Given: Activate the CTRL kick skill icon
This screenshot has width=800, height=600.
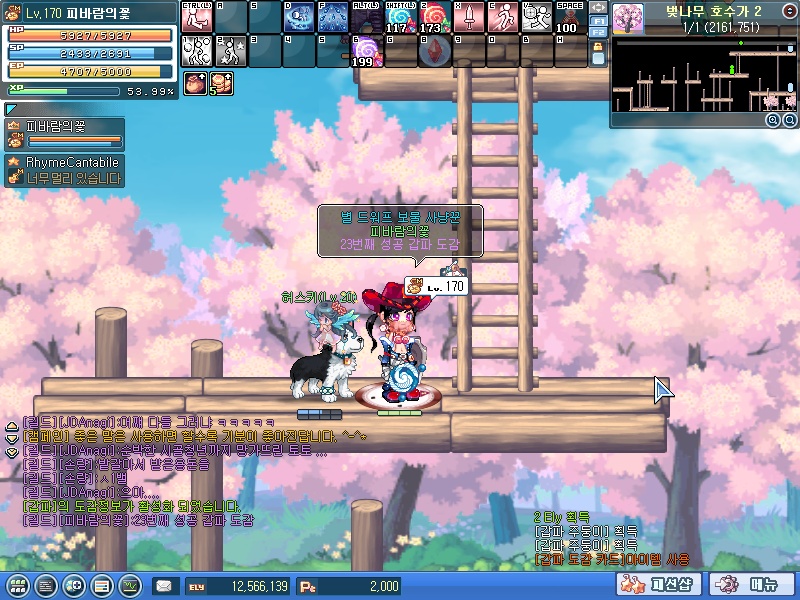Looking at the screenshot, I should (196, 18).
